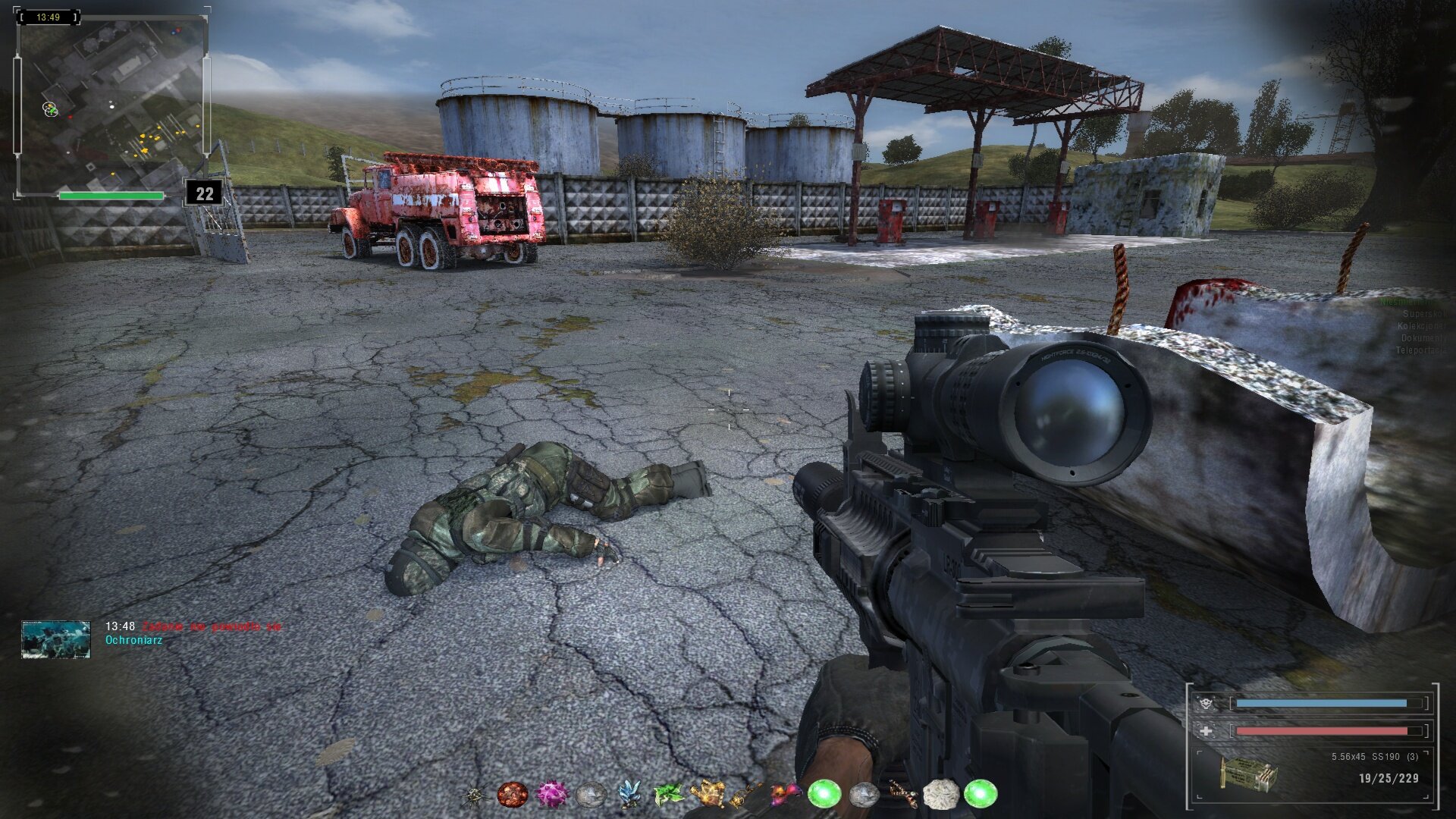Click the dark spider-shaped artifact icon

pyautogui.click(x=474, y=795)
